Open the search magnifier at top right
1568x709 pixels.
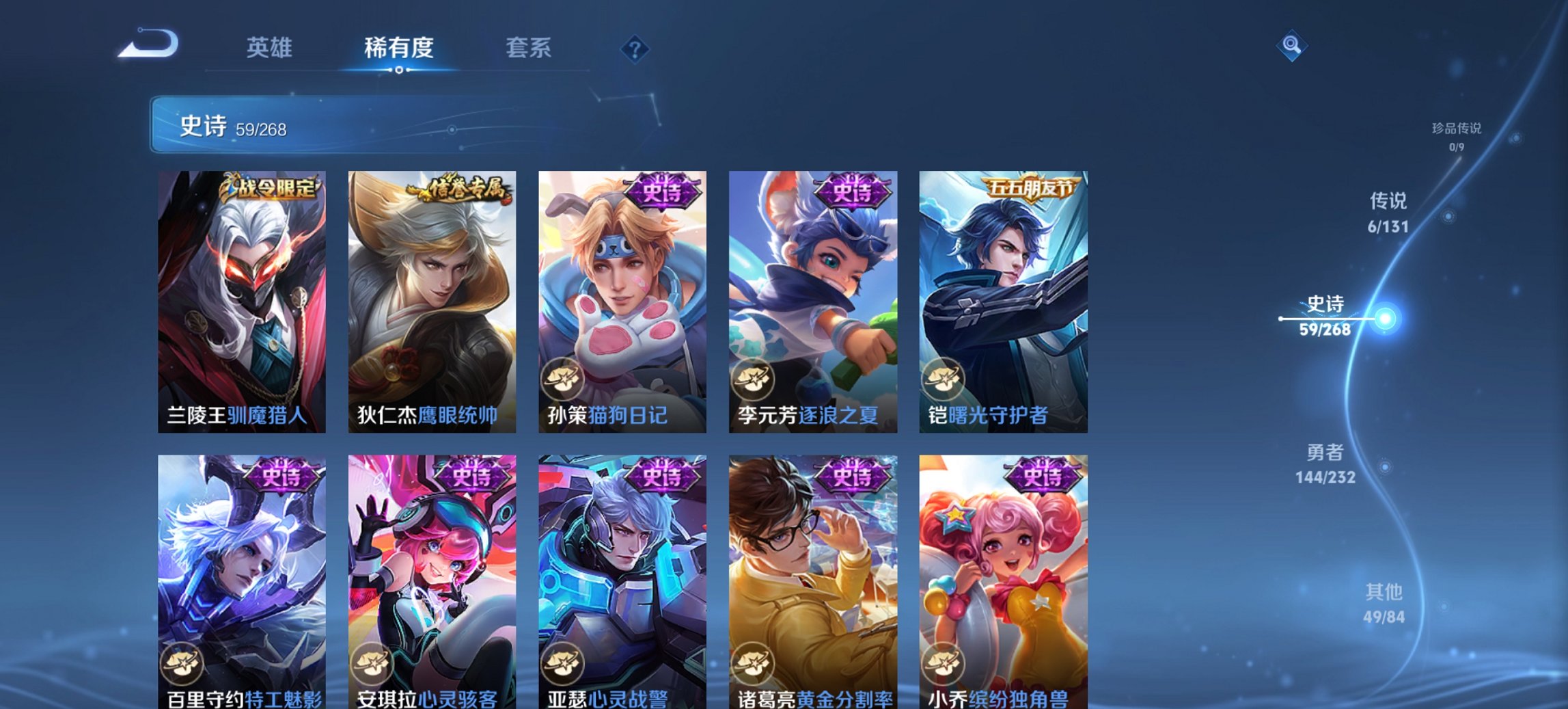[x=1290, y=46]
